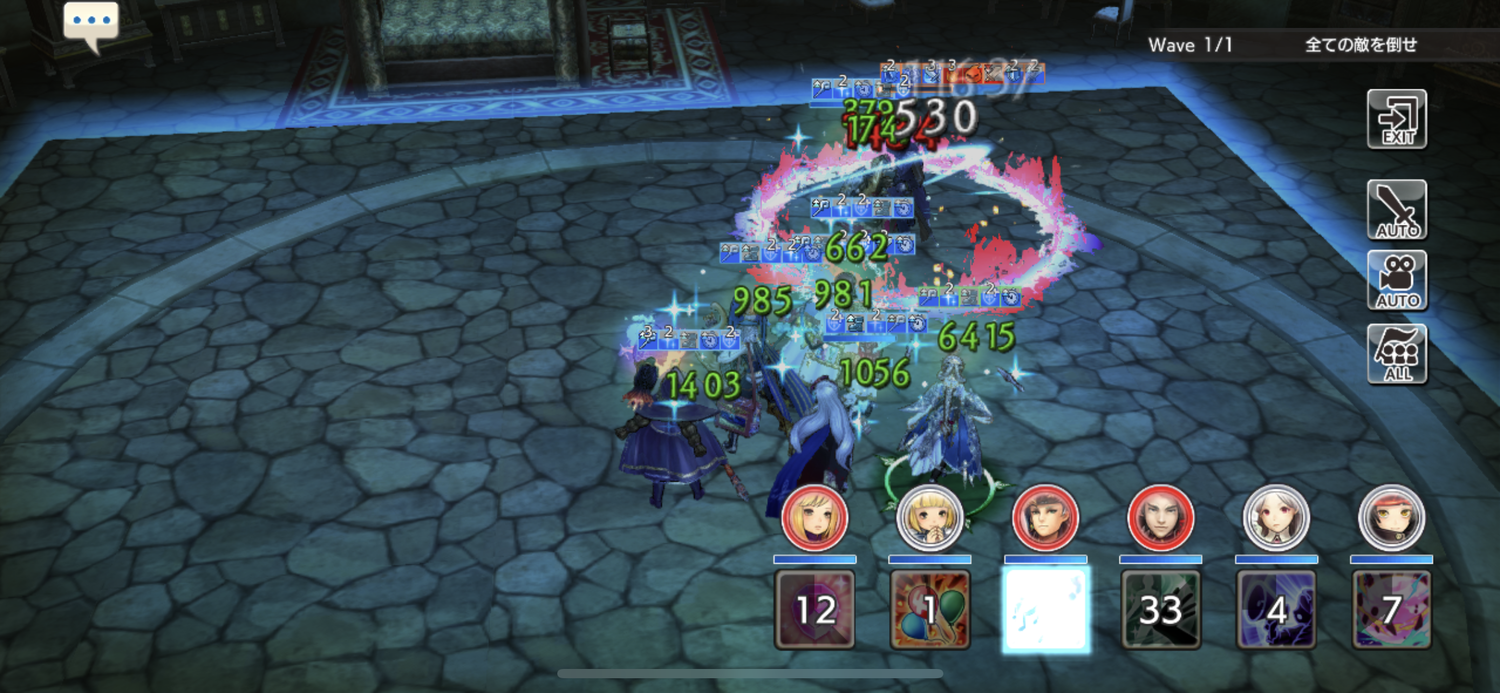Use the balloons skill icon
This screenshot has width=1500, height=693.
pyautogui.click(x=930, y=608)
